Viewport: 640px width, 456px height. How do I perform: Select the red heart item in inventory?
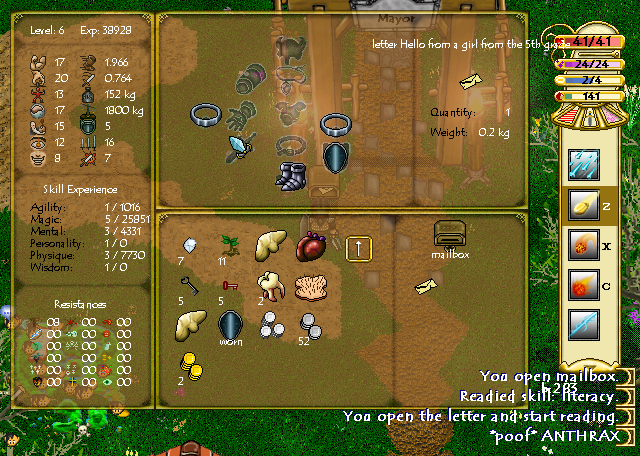point(313,246)
